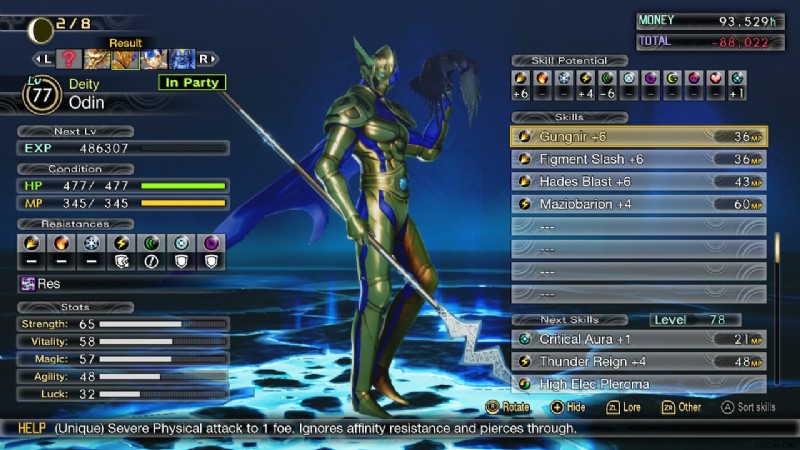The image size is (800, 450).
Task: Select the blue-faced demon portrait thumbnail
Action: coord(182,59)
